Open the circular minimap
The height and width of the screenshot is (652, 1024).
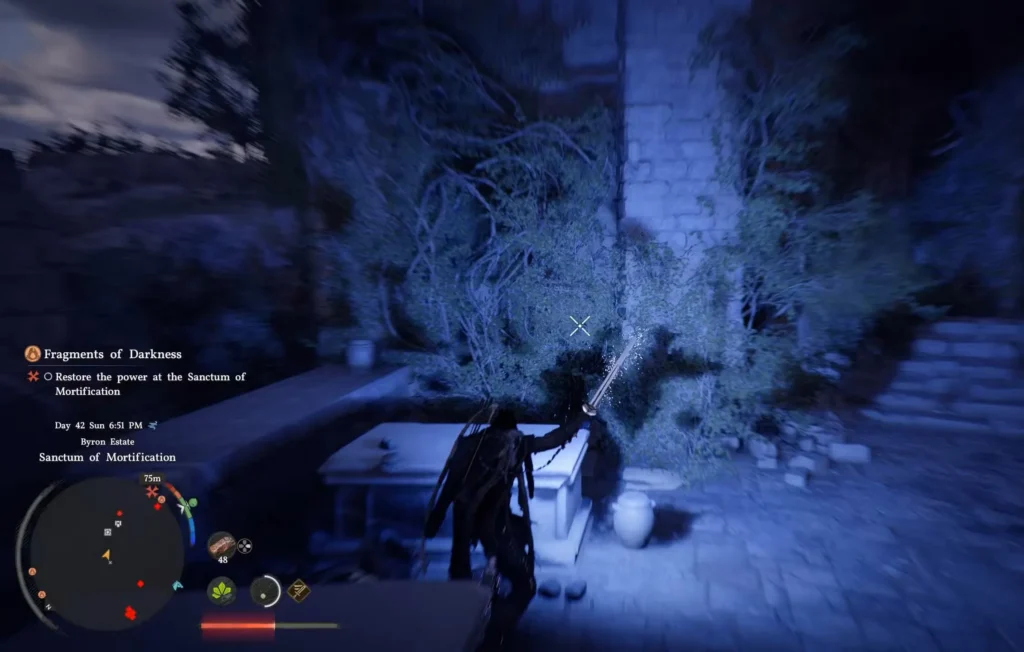point(105,553)
